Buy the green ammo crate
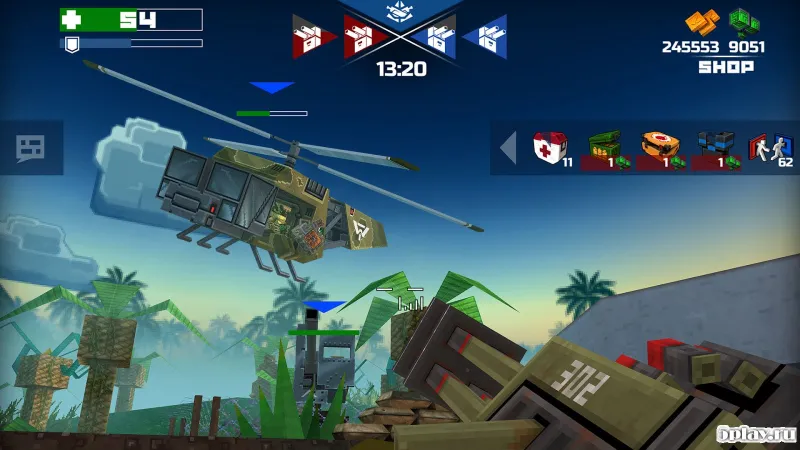Image resolution: width=800 pixels, height=450 pixels. [606, 148]
